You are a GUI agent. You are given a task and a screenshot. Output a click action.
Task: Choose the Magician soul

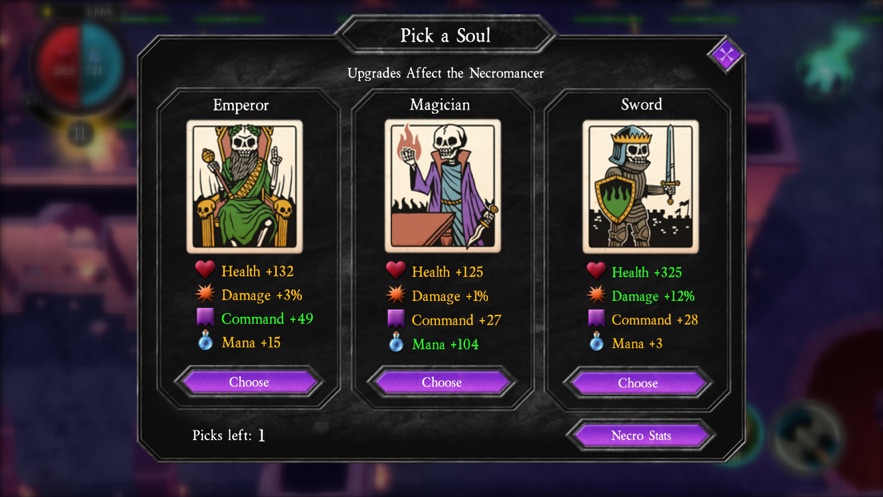[442, 382]
